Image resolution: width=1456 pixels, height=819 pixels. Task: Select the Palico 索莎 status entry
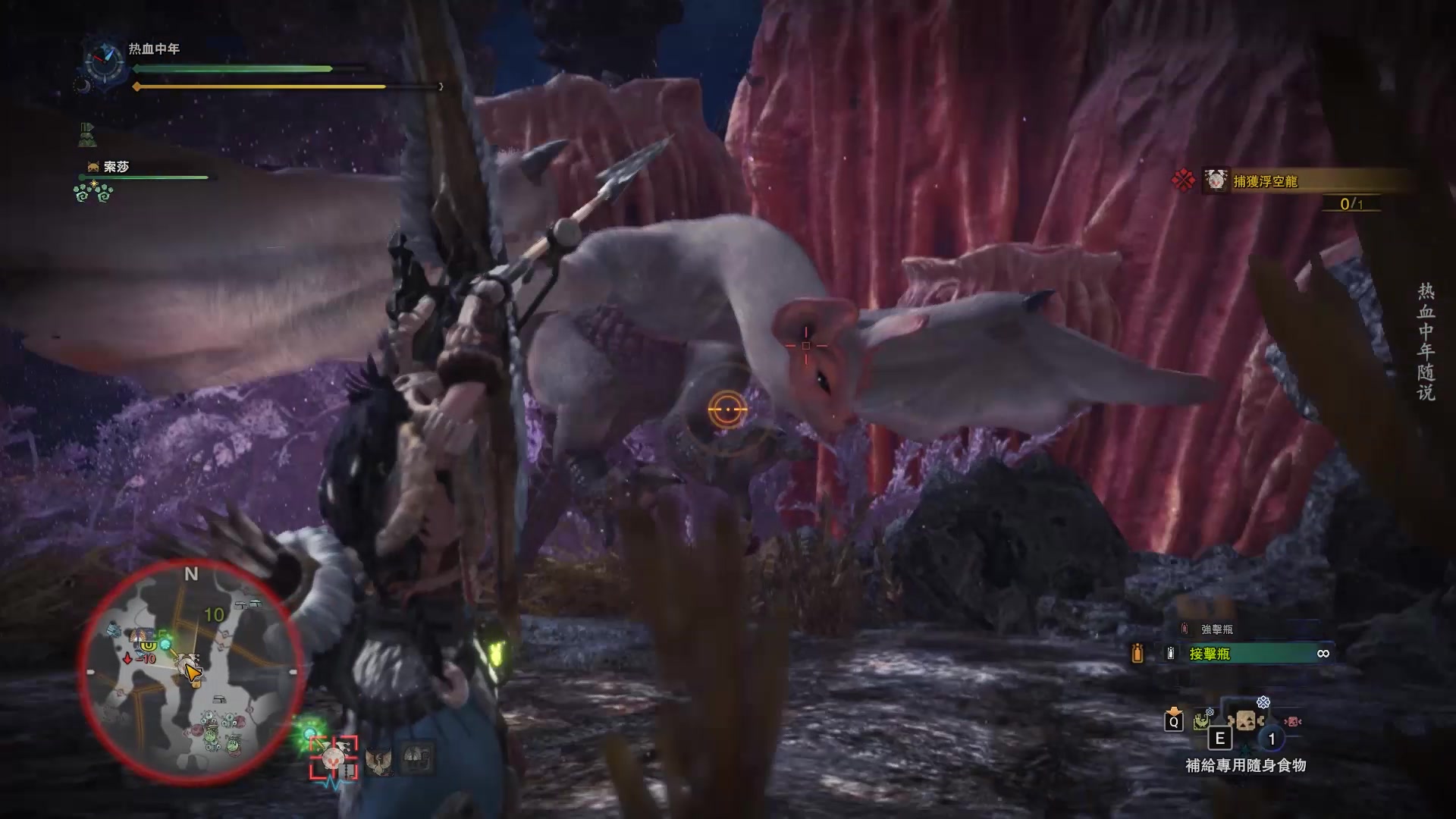(x=115, y=167)
